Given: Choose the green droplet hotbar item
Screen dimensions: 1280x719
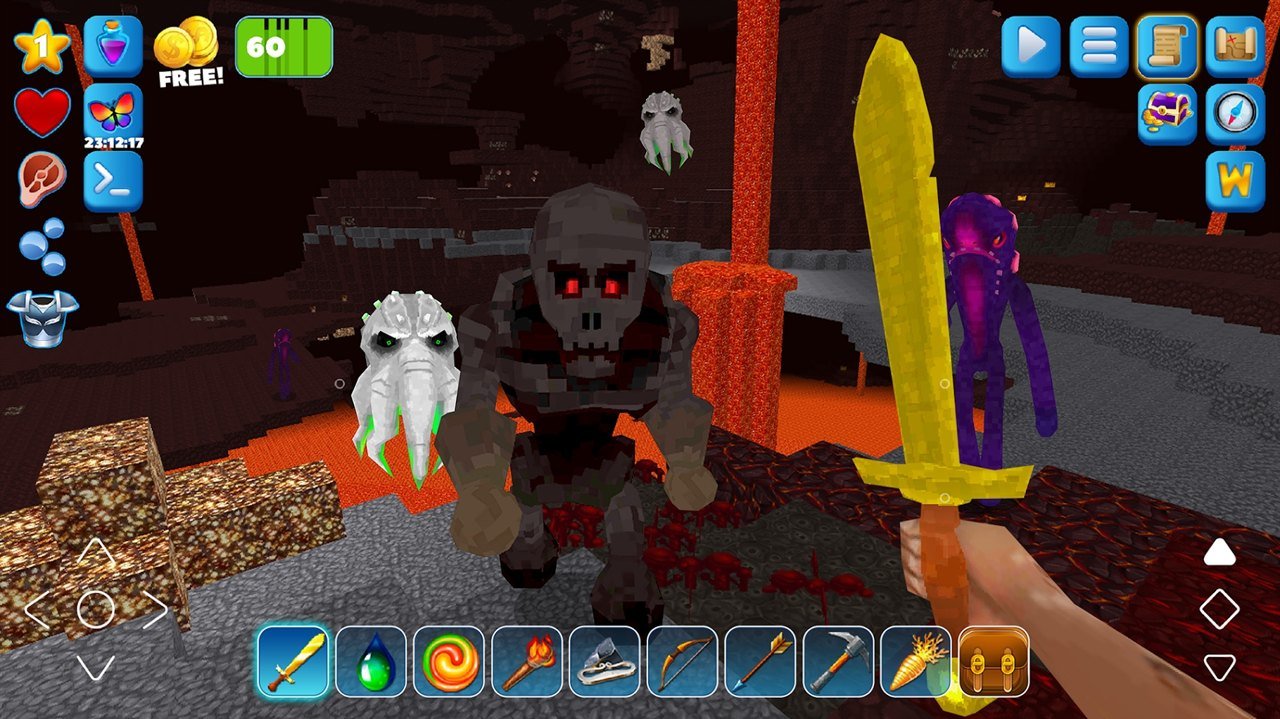Looking at the screenshot, I should tap(371, 662).
